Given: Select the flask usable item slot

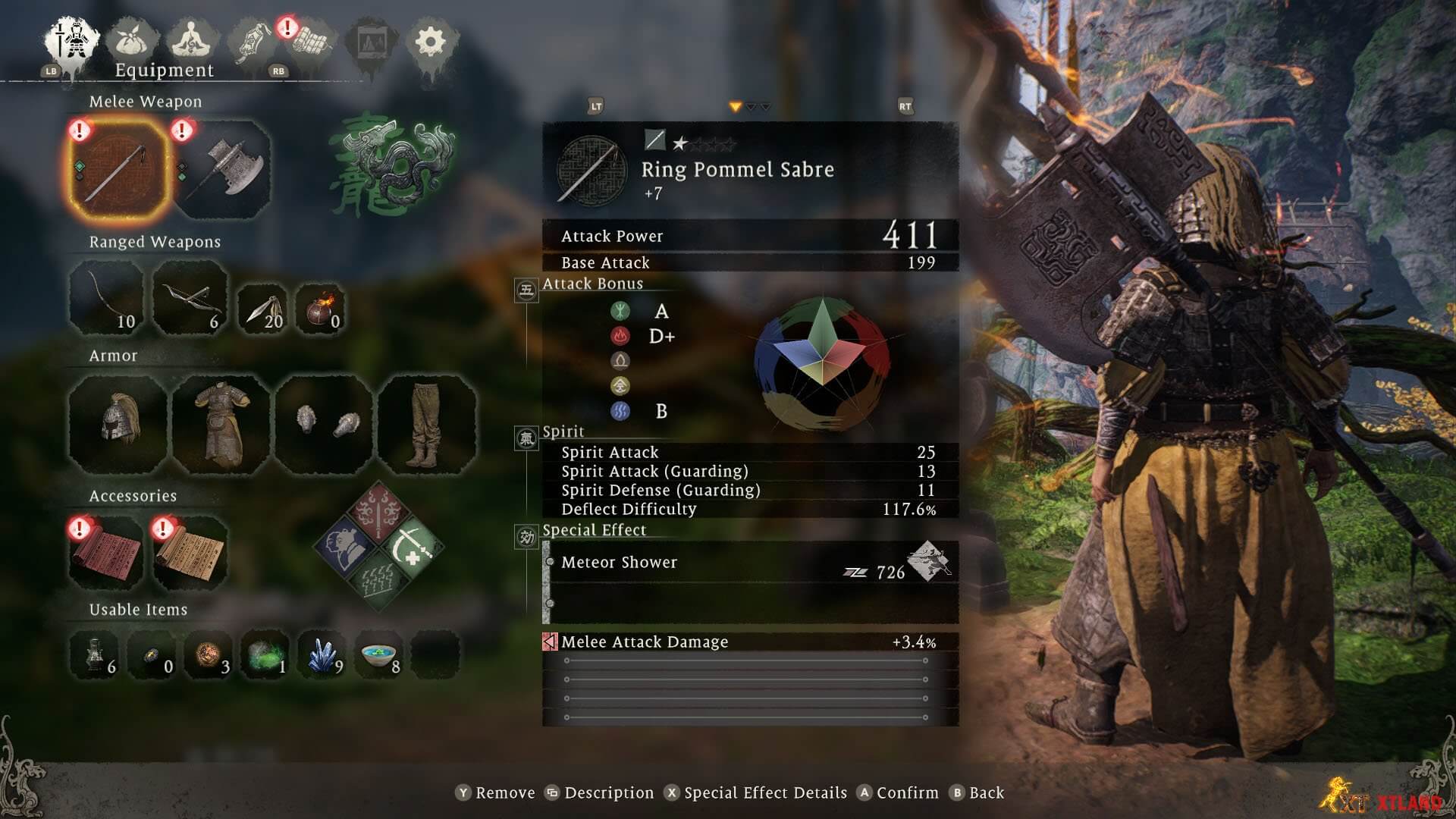Looking at the screenshot, I should 95,654.
